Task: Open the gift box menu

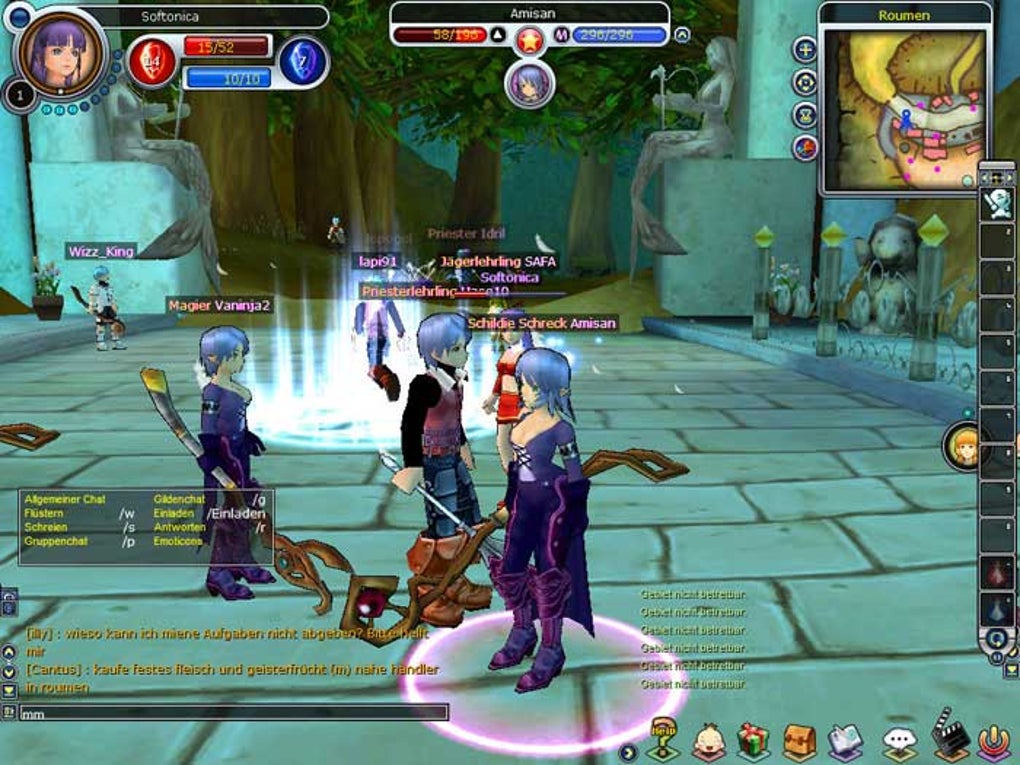Action: [x=753, y=742]
